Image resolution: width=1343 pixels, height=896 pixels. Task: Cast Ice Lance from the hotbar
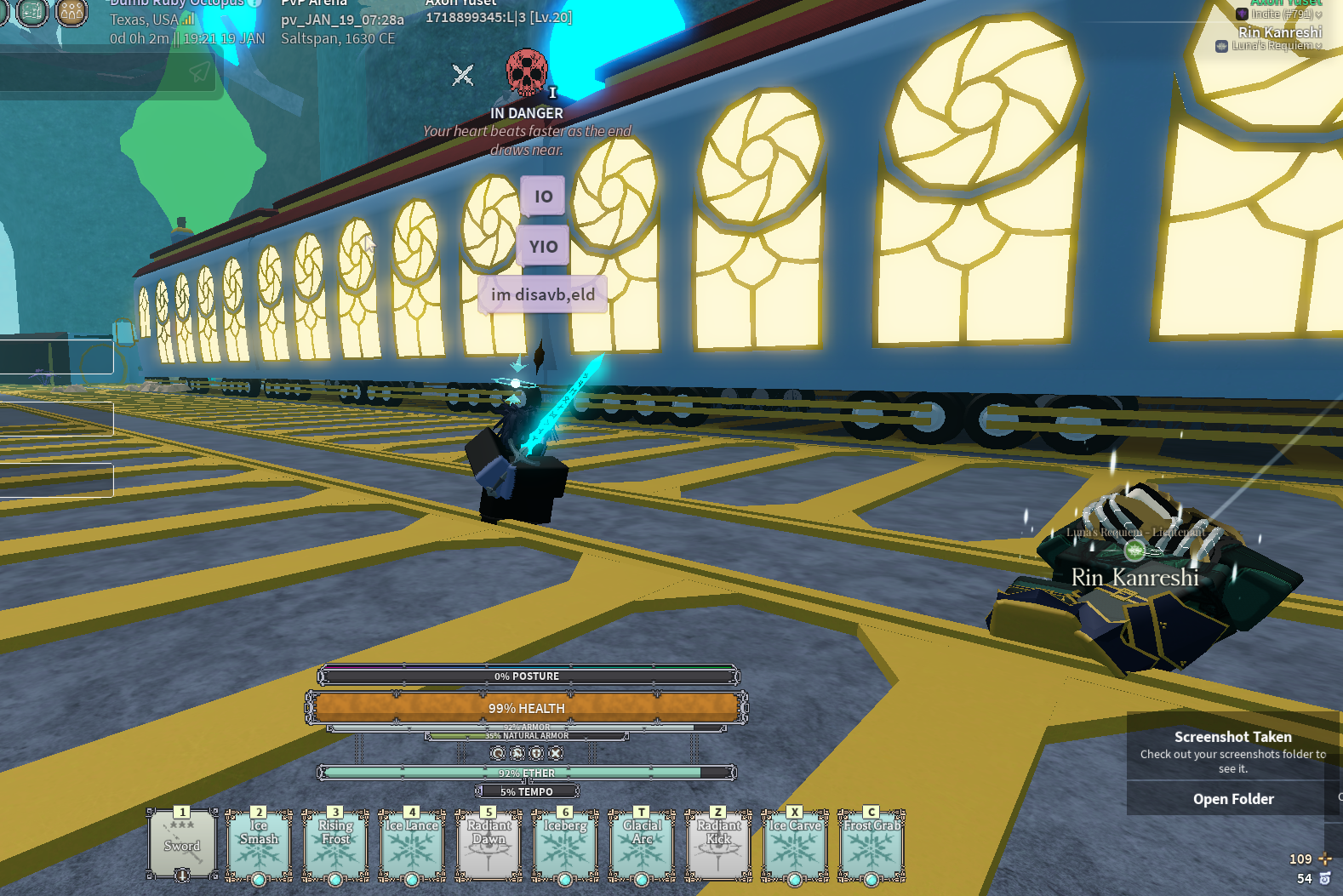(x=412, y=844)
